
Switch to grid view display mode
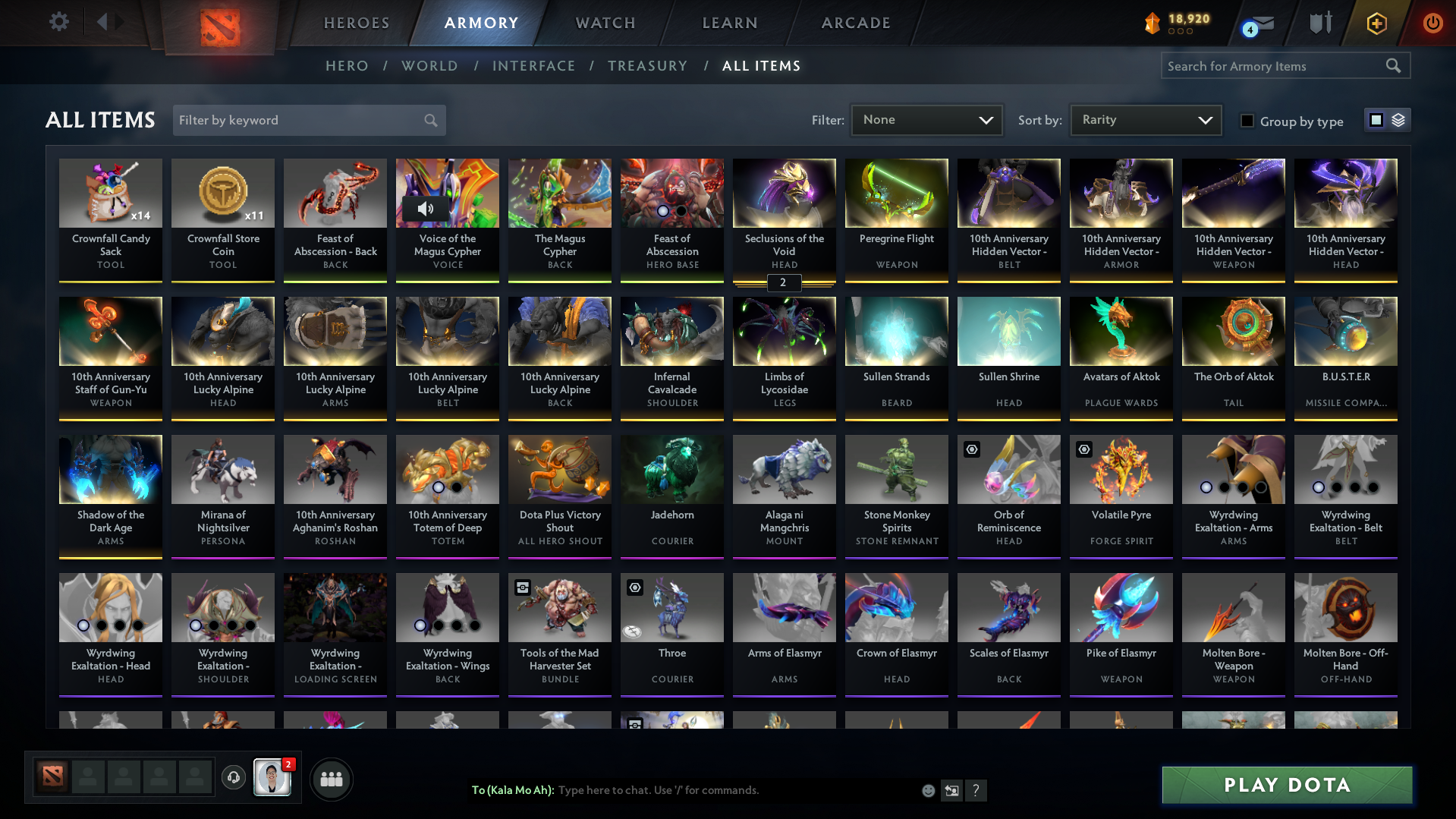1376,119
